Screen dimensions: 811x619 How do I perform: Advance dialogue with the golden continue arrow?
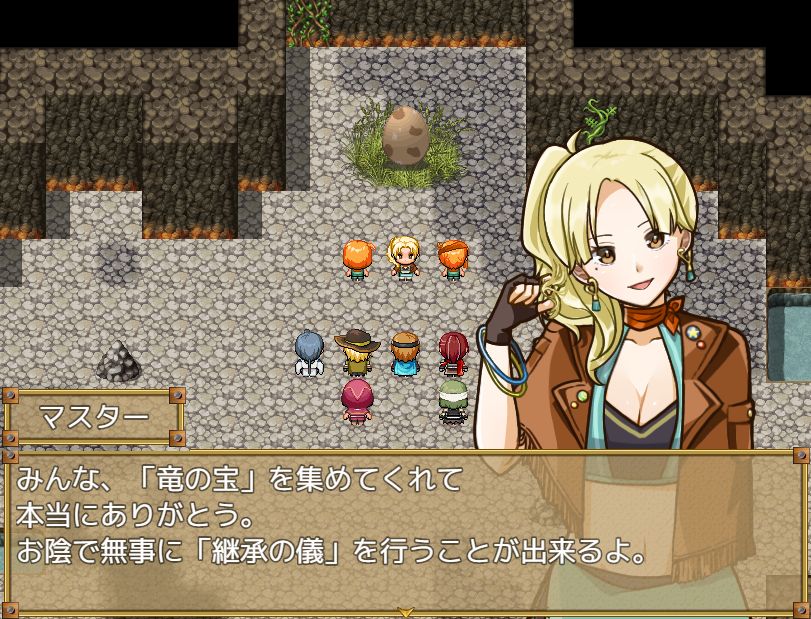click(x=405, y=610)
